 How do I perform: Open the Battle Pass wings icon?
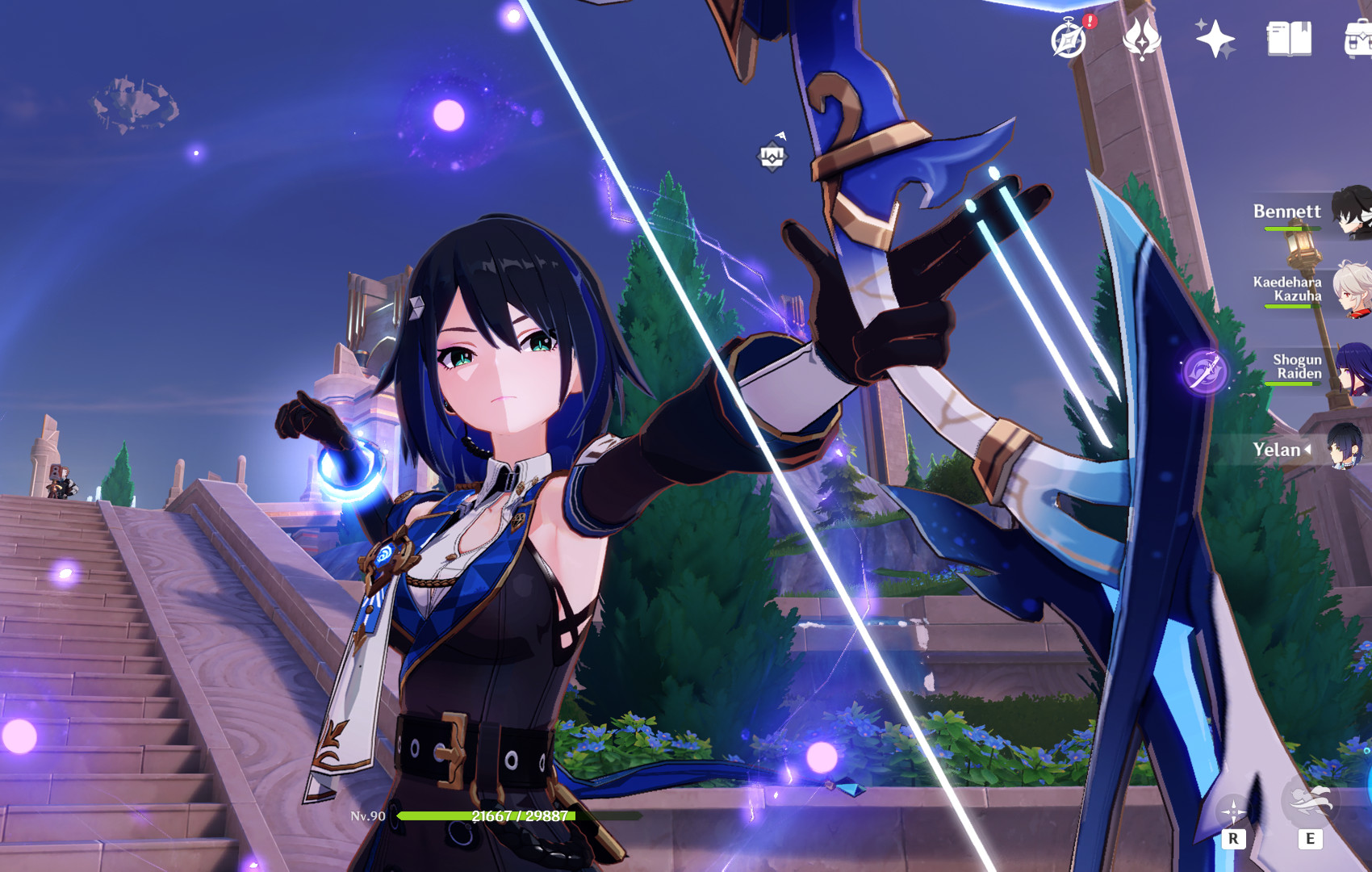(x=1141, y=36)
